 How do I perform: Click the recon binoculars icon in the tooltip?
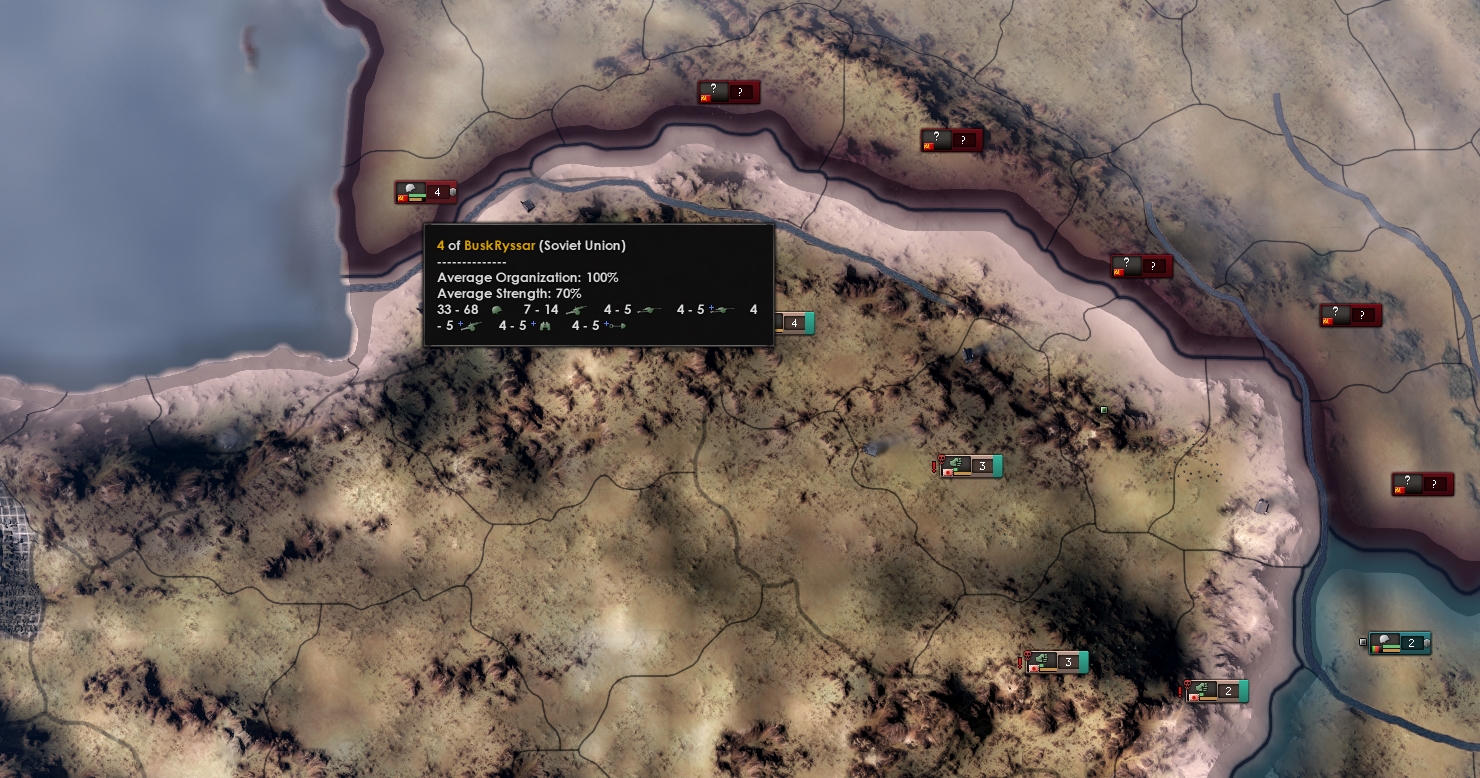(545, 326)
